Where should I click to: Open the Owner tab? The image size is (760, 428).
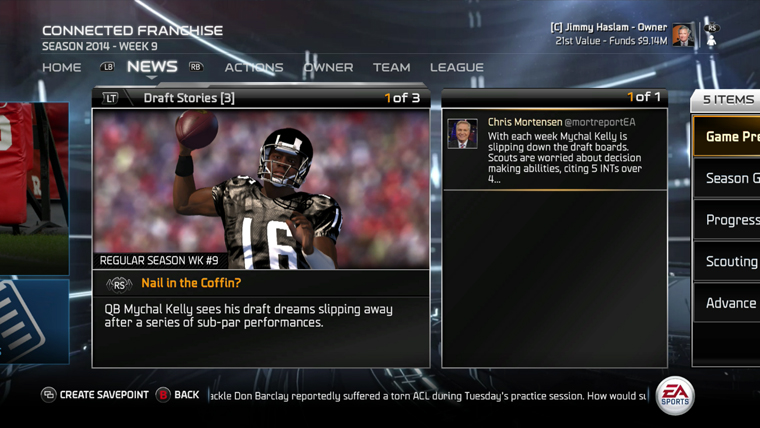pyautogui.click(x=328, y=67)
